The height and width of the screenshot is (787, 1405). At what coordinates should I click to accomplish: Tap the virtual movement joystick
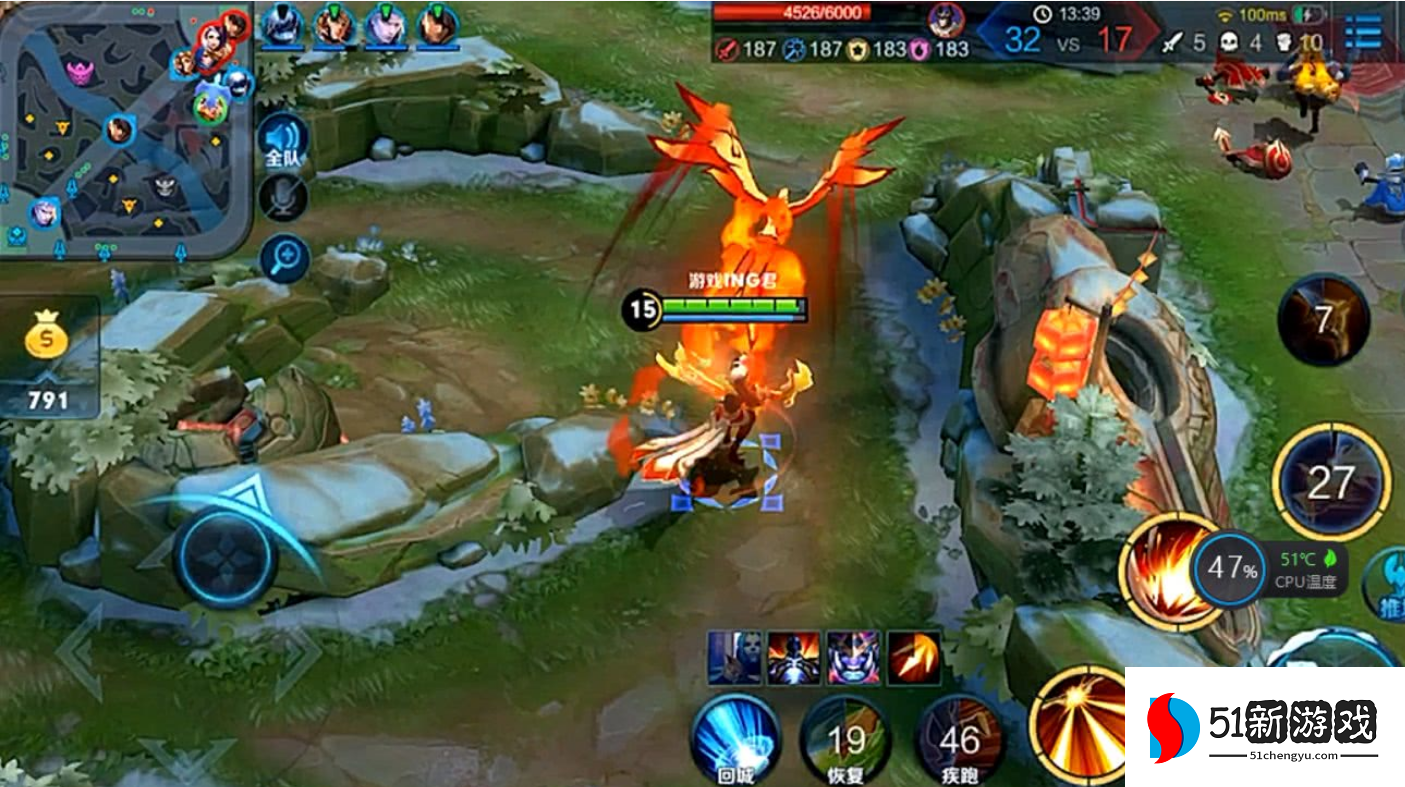point(225,557)
